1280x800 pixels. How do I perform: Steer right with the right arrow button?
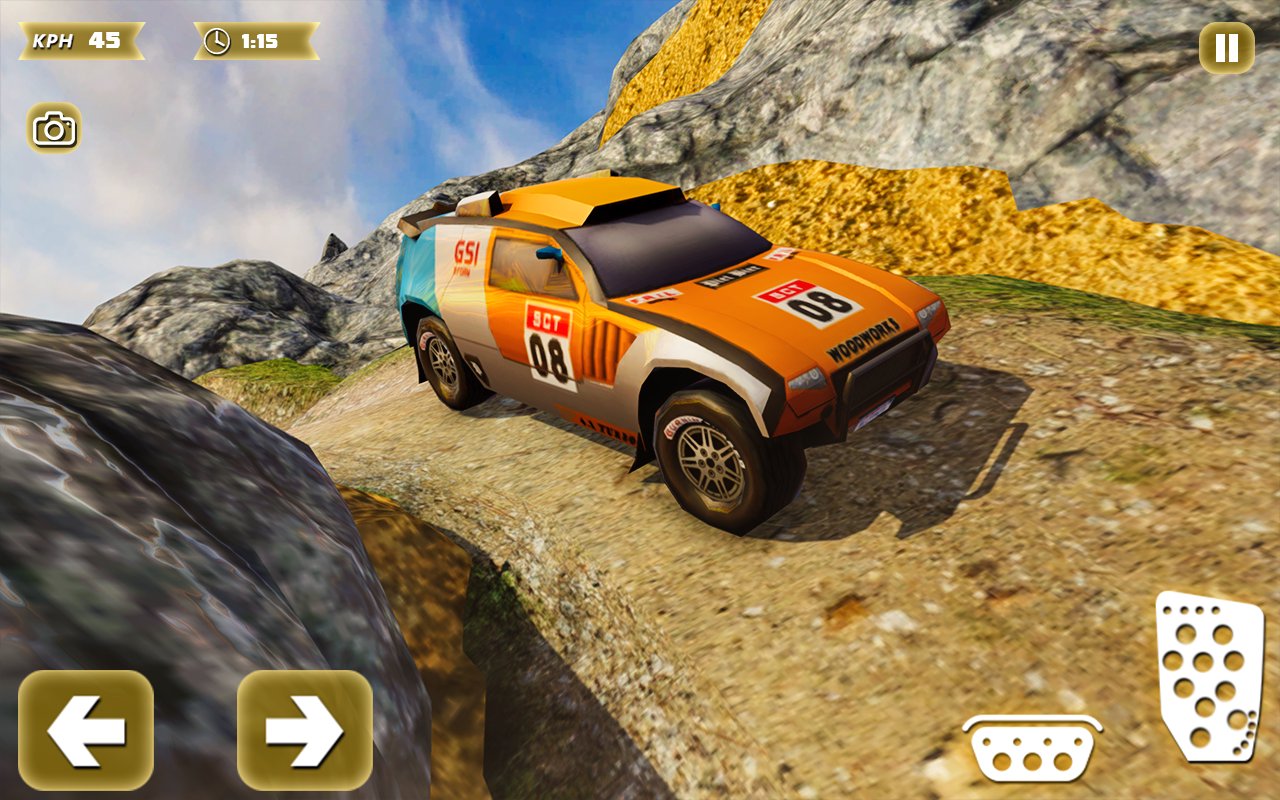304,731
